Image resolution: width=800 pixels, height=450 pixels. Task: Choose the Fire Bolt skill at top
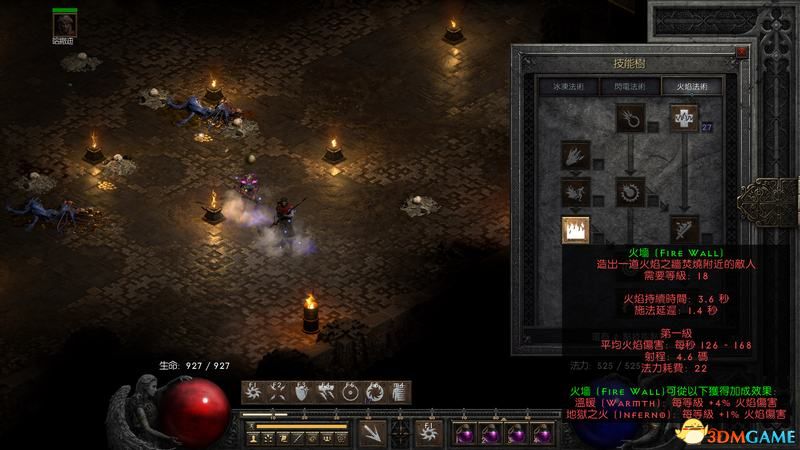point(631,120)
